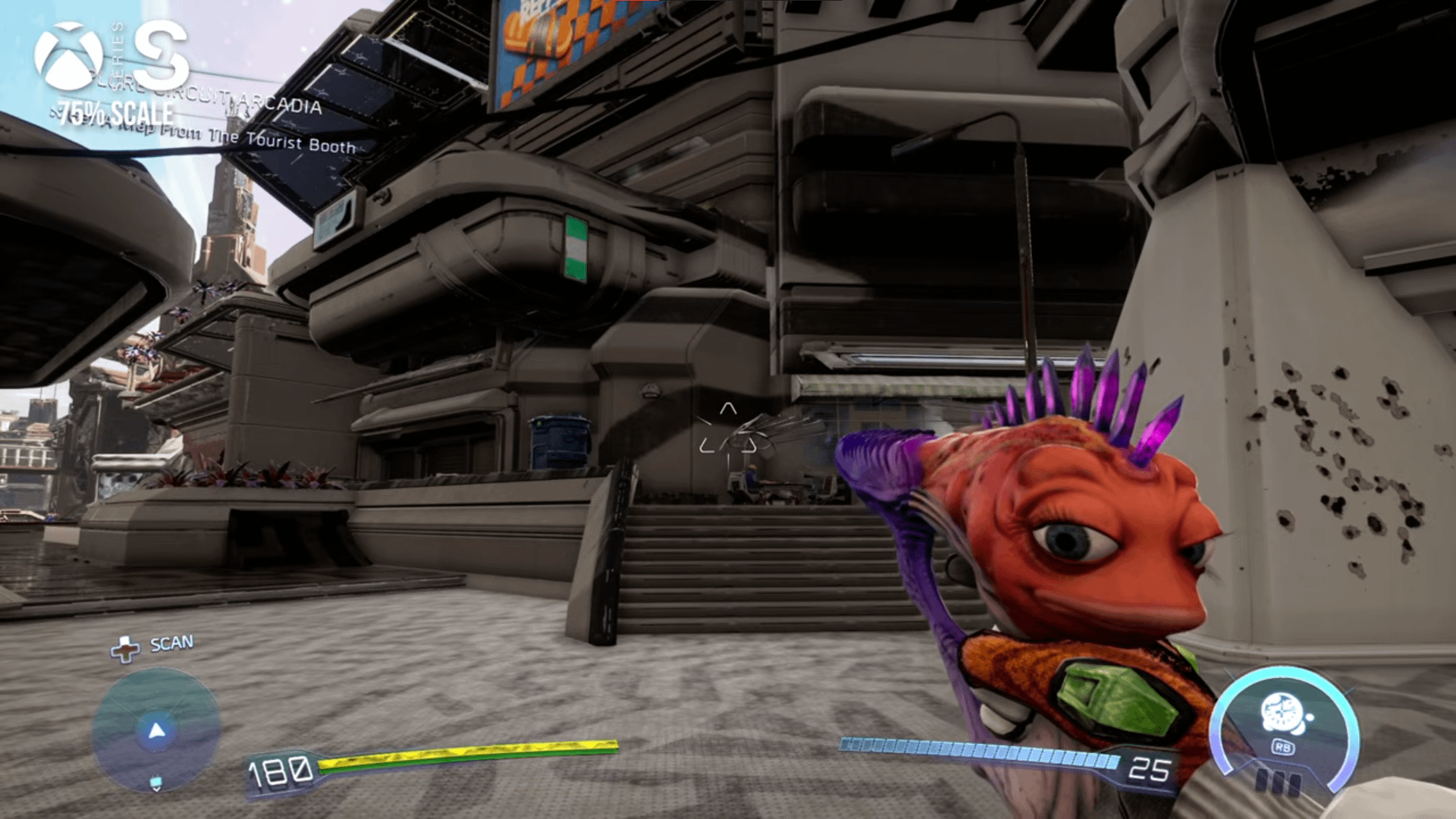
Task: Click the Xbox Series S logo overlay
Action: point(111,56)
